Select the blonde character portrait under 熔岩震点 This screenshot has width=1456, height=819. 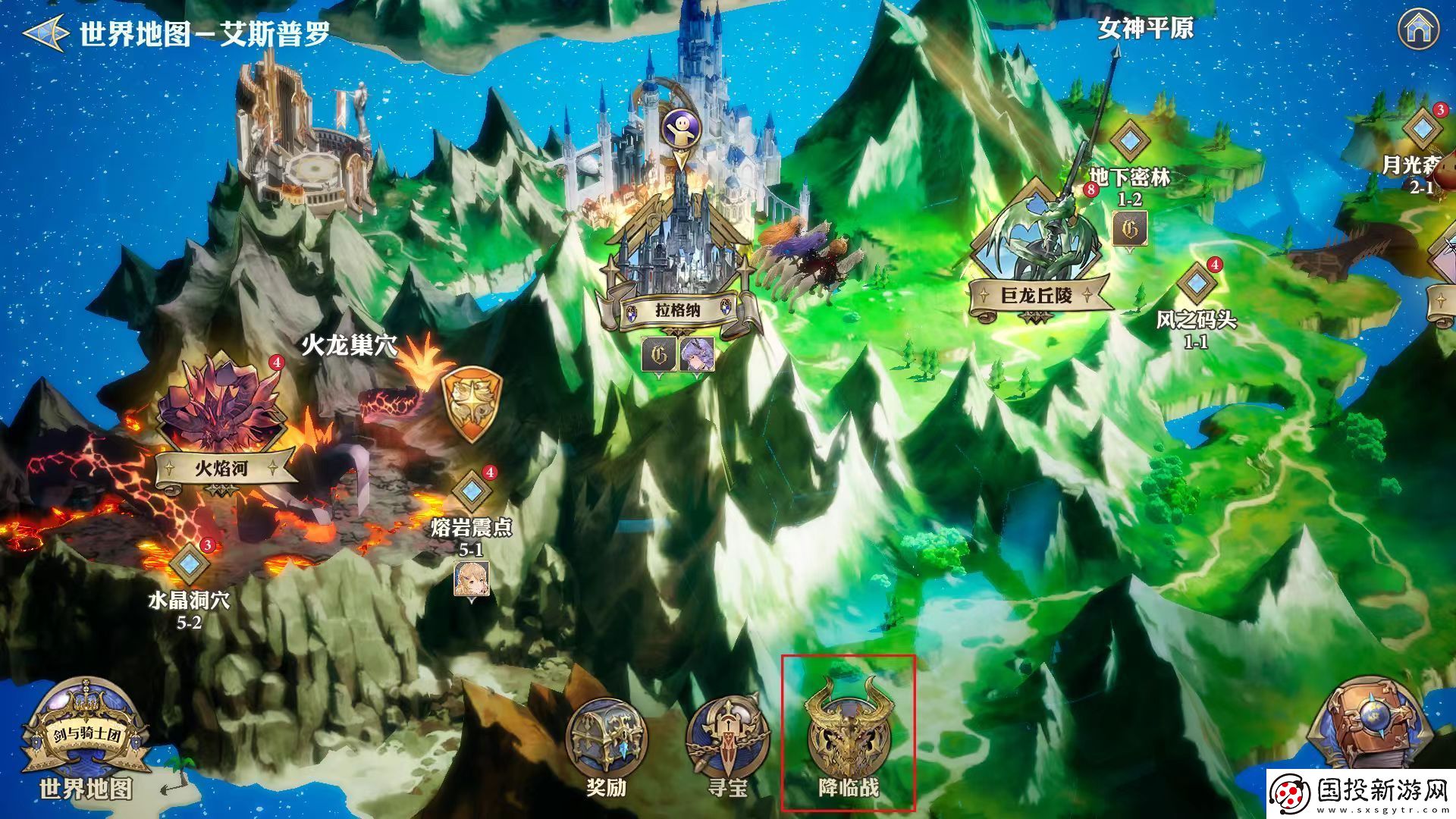[471, 579]
